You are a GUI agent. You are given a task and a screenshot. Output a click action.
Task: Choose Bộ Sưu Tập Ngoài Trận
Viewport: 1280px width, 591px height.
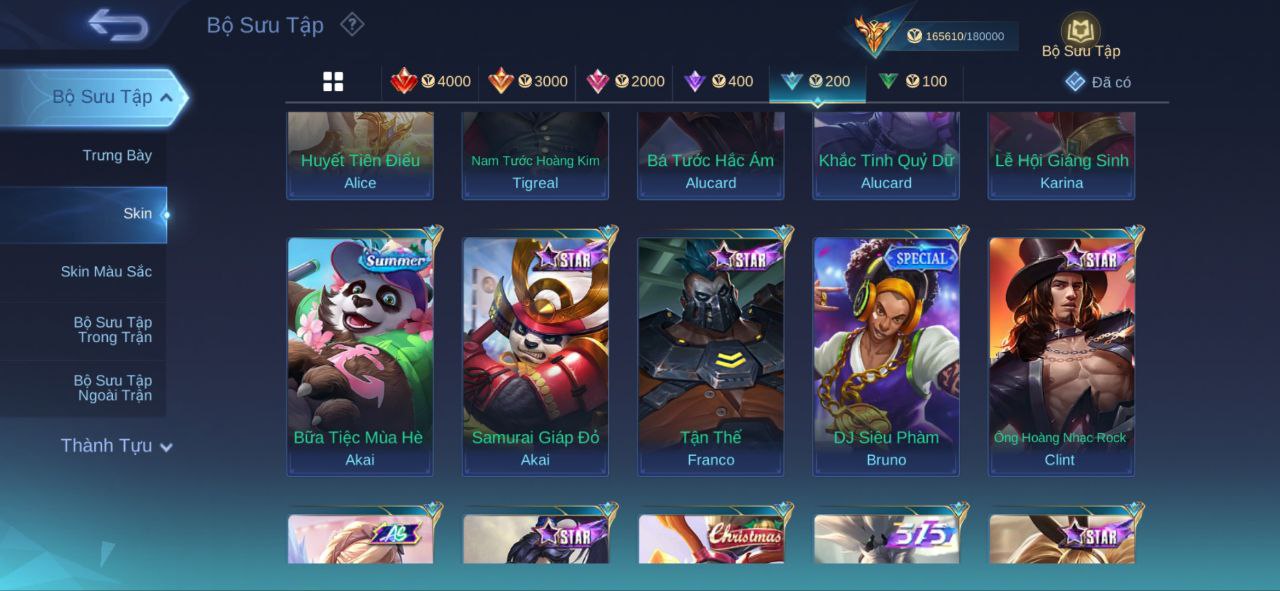point(112,387)
